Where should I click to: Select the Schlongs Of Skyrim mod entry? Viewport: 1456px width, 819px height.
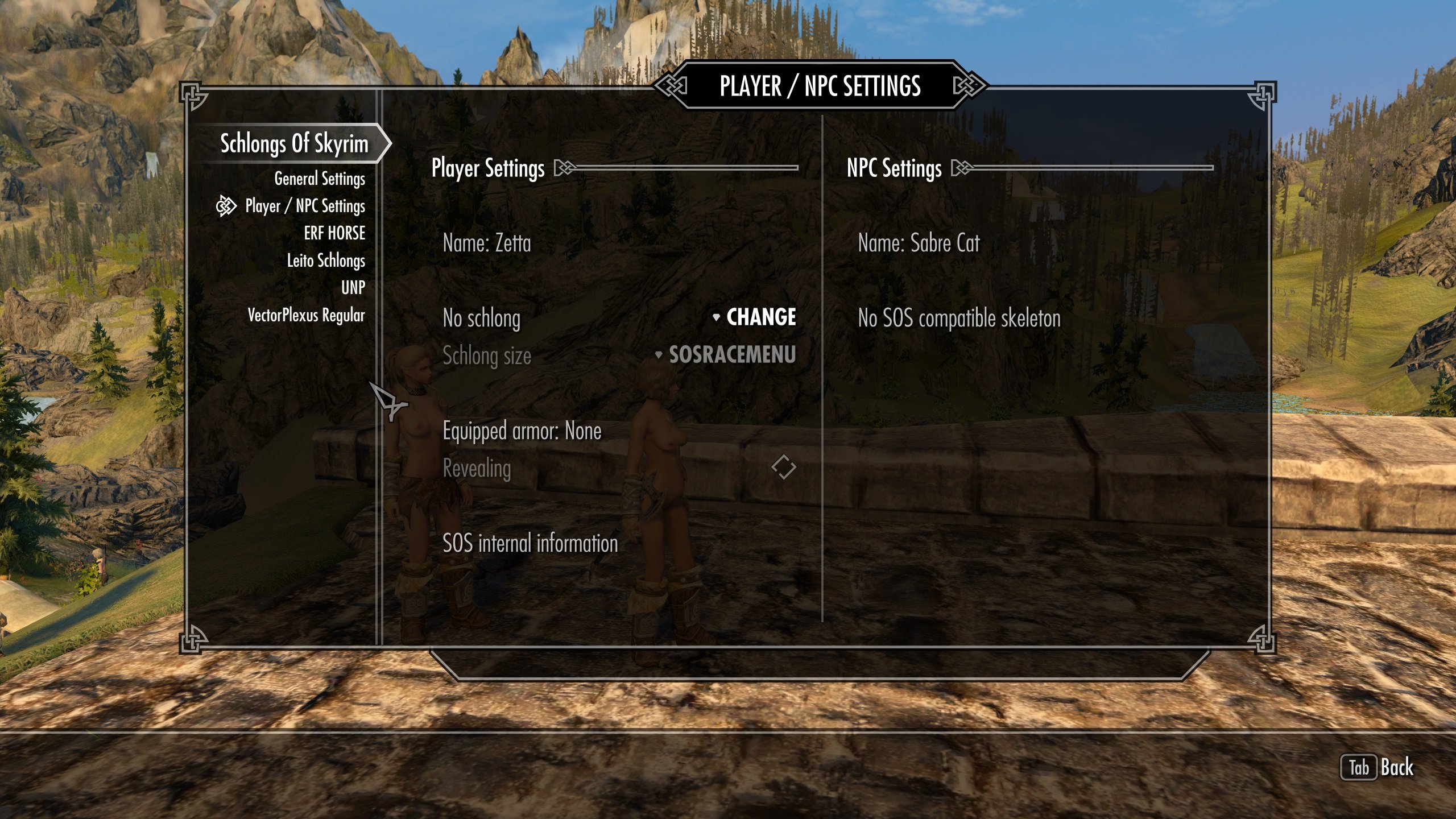(x=294, y=144)
